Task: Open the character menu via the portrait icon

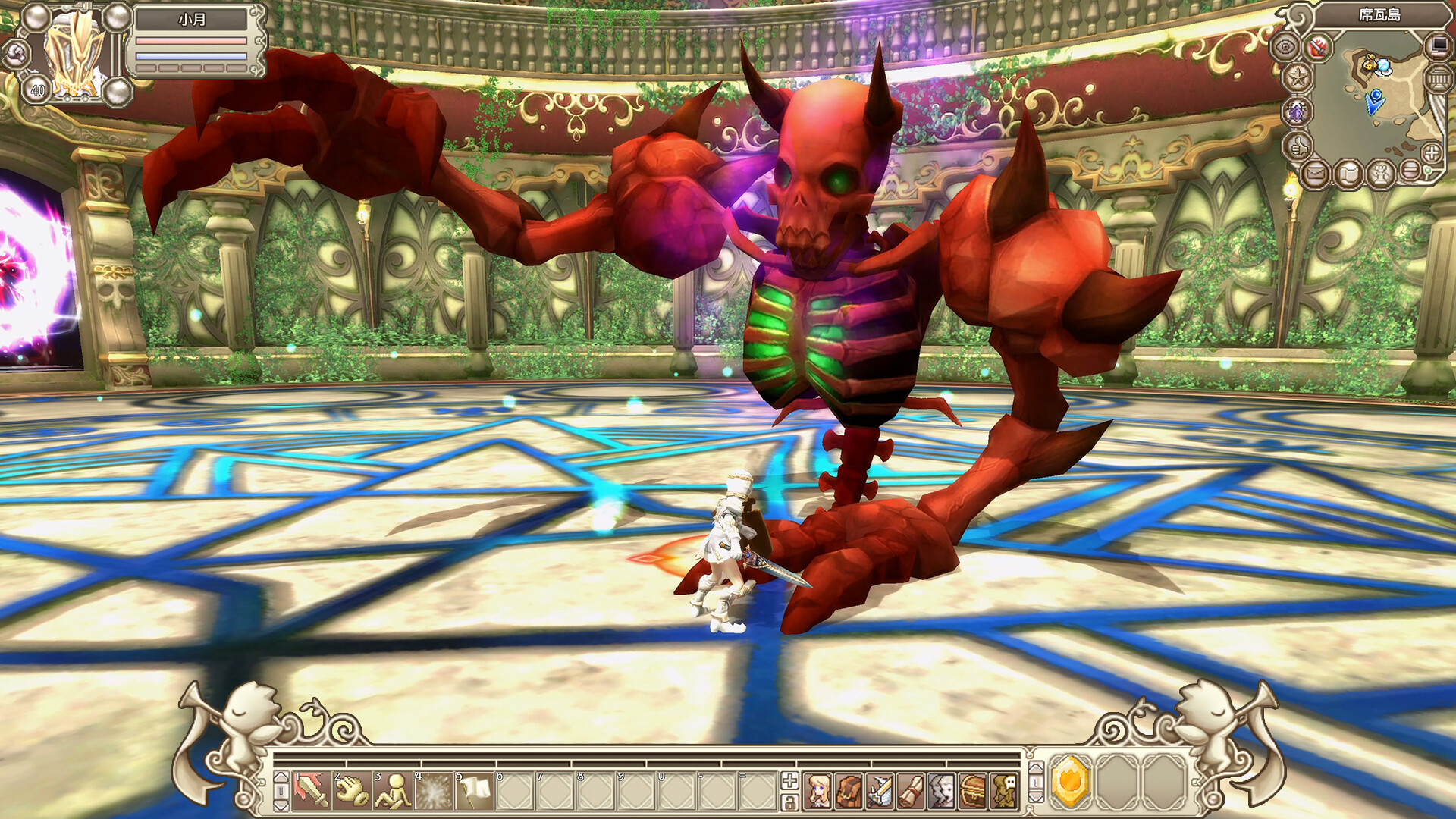Action: pyautogui.click(x=818, y=792)
